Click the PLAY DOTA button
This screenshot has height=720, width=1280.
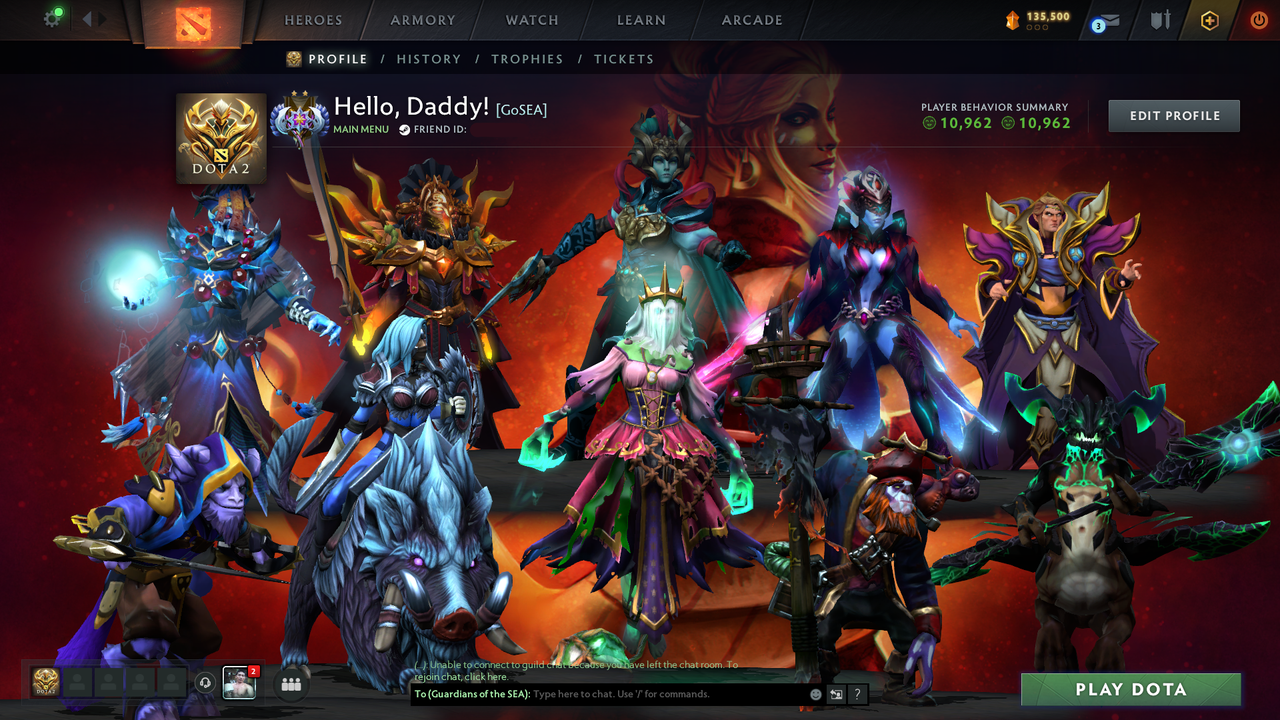pyautogui.click(x=1129, y=689)
